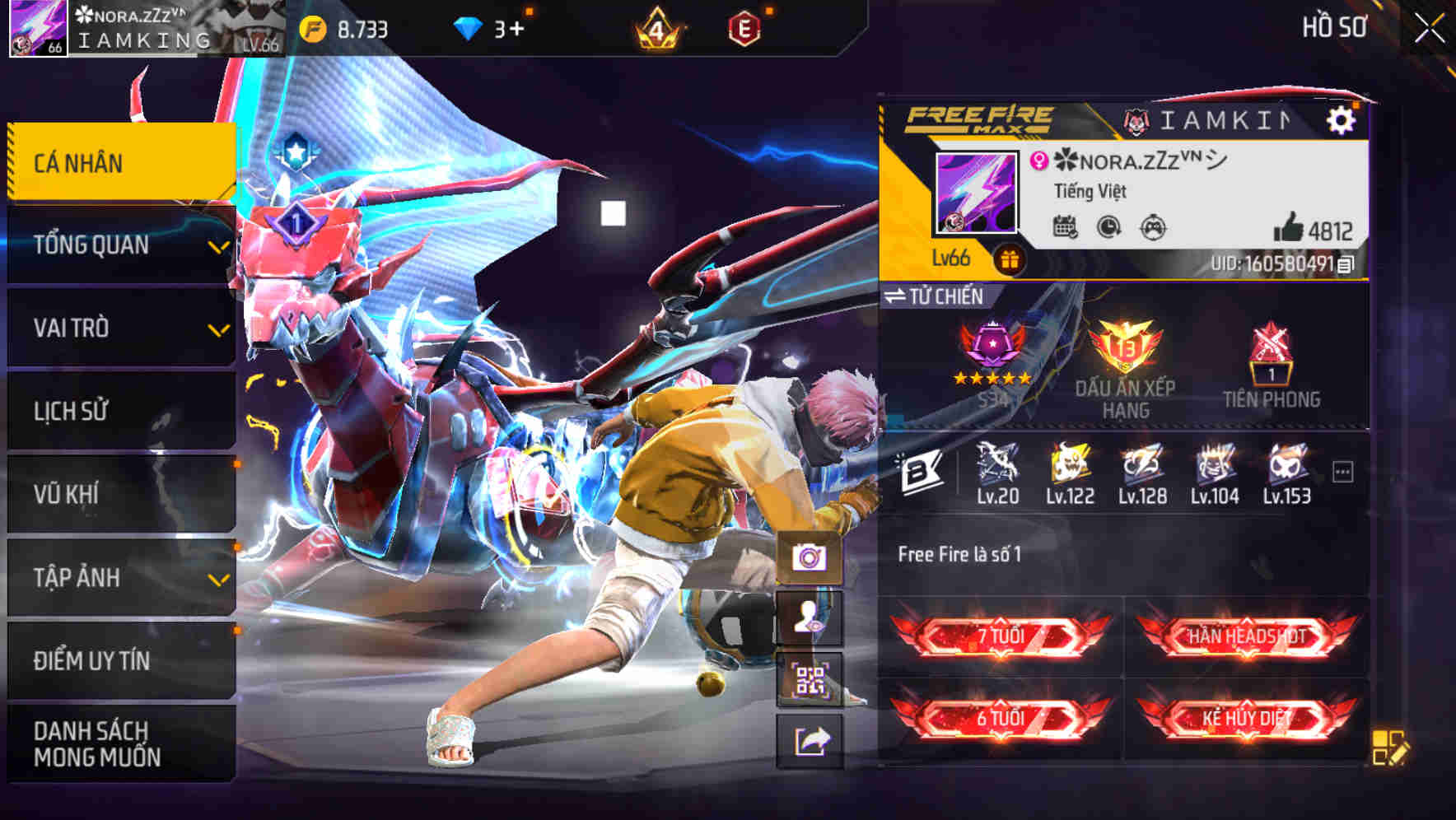
Task: Open the settings gear in the profile panel
Action: 1342,119
